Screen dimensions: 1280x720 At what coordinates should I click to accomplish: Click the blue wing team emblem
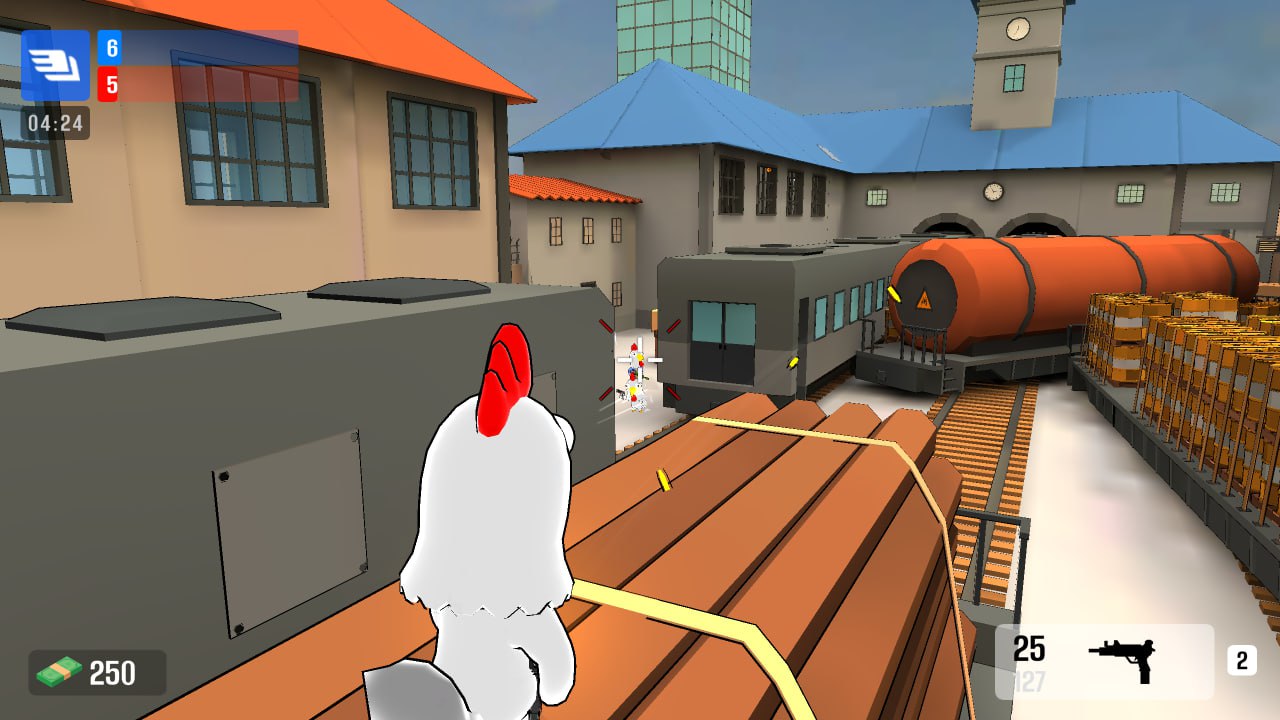click(x=55, y=67)
